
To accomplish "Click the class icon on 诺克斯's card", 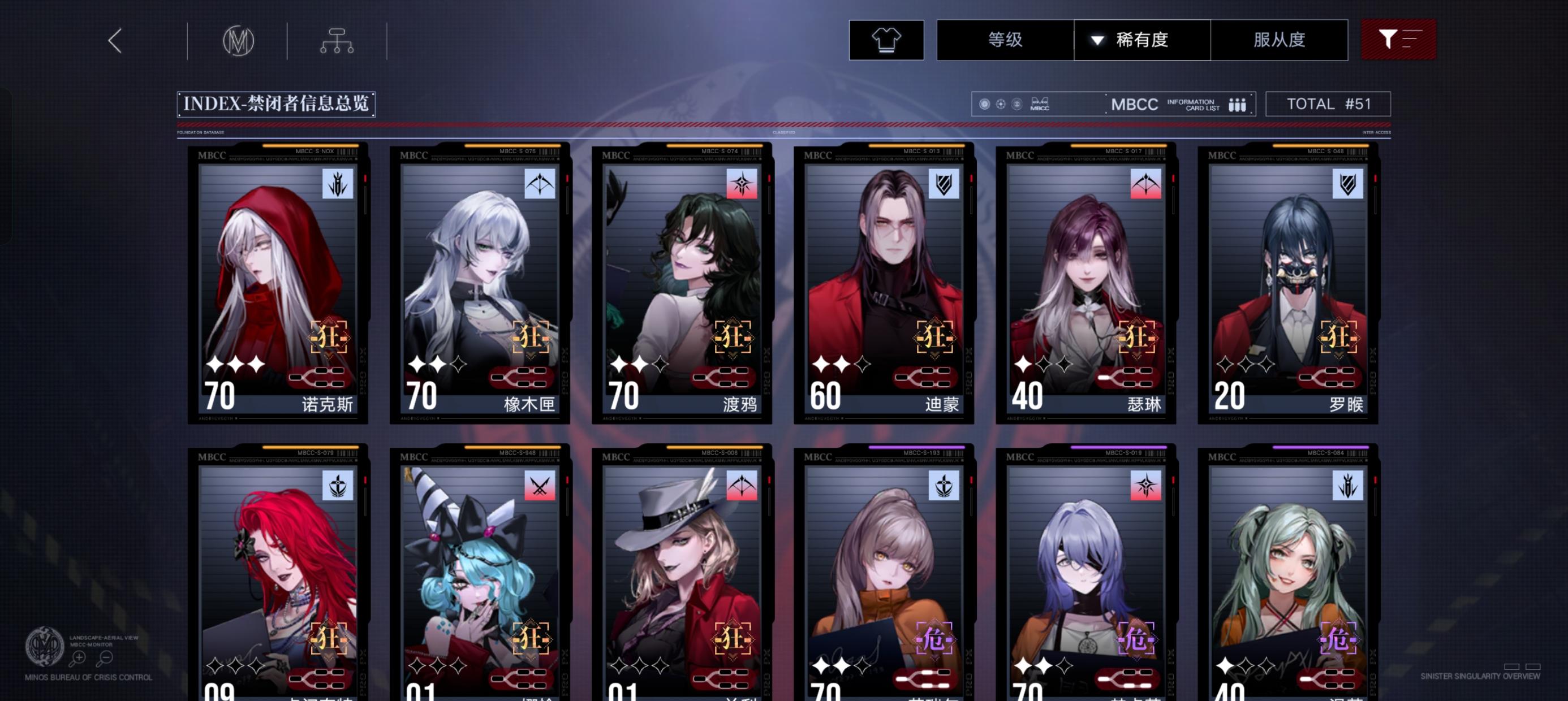I will coord(338,185).
